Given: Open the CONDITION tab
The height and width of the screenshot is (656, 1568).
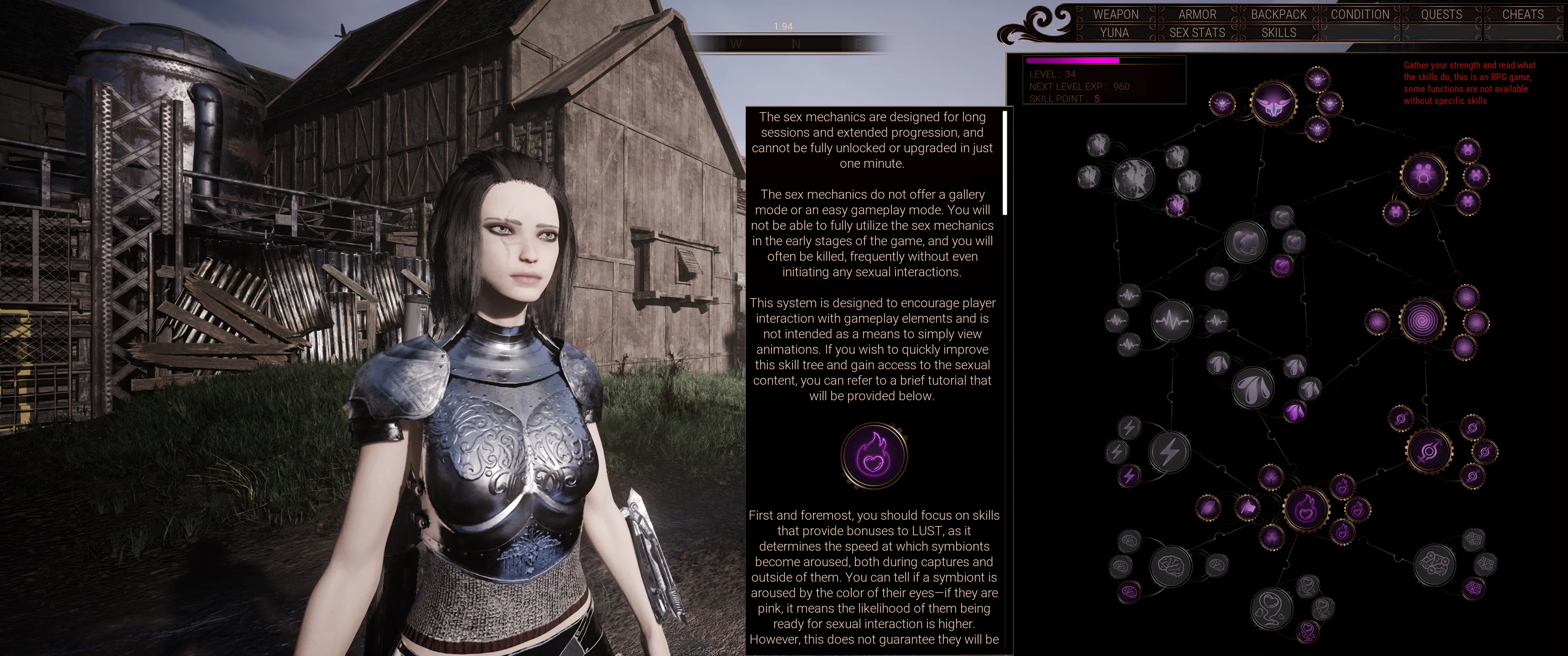Looking at the screenshot, I should coord(1360,14).
